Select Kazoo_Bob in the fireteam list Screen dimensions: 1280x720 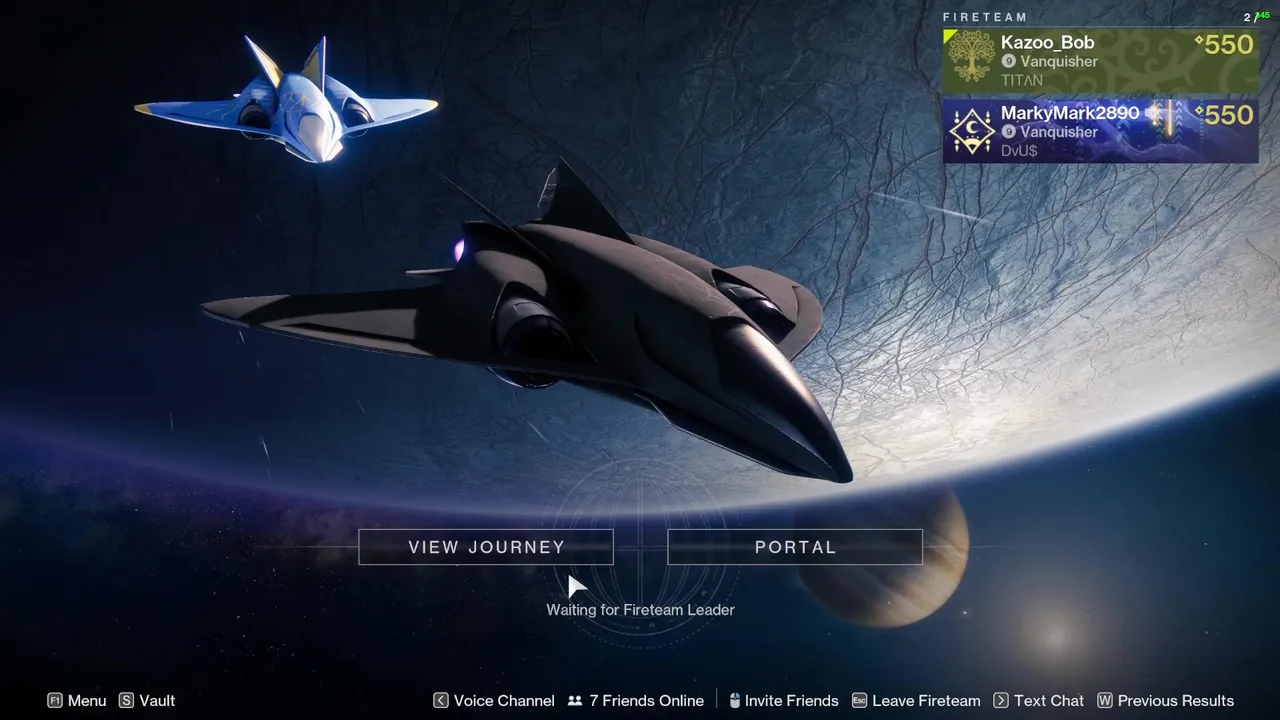pyautogui.click(x=1100, y=60)
